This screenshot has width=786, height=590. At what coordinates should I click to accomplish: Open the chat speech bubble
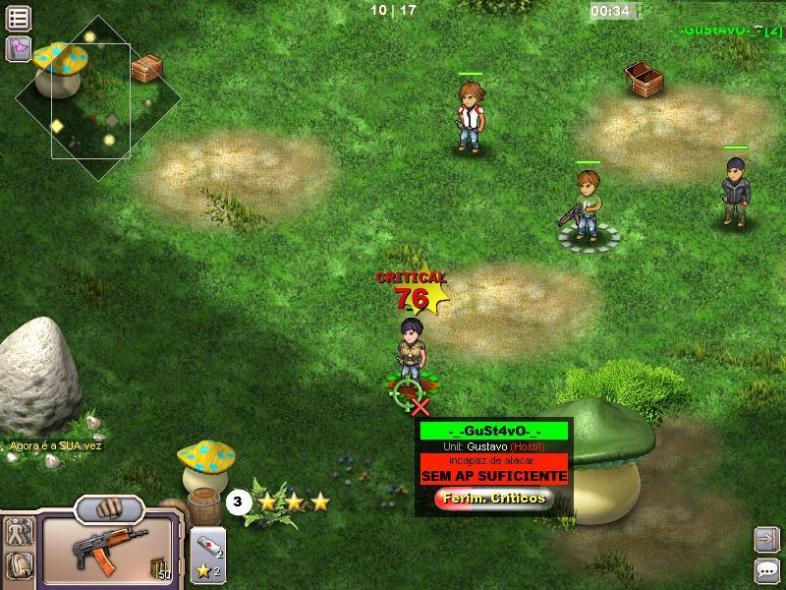pyautogui.click(x=767, y=571)
